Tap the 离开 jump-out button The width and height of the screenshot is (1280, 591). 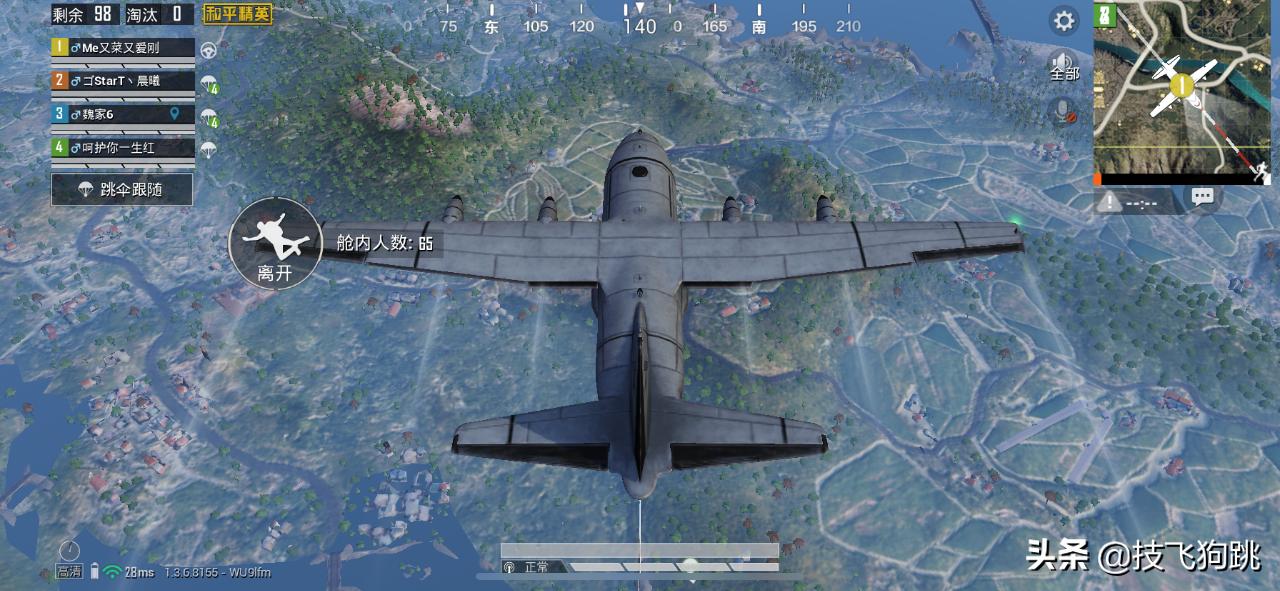click(273, 244)
